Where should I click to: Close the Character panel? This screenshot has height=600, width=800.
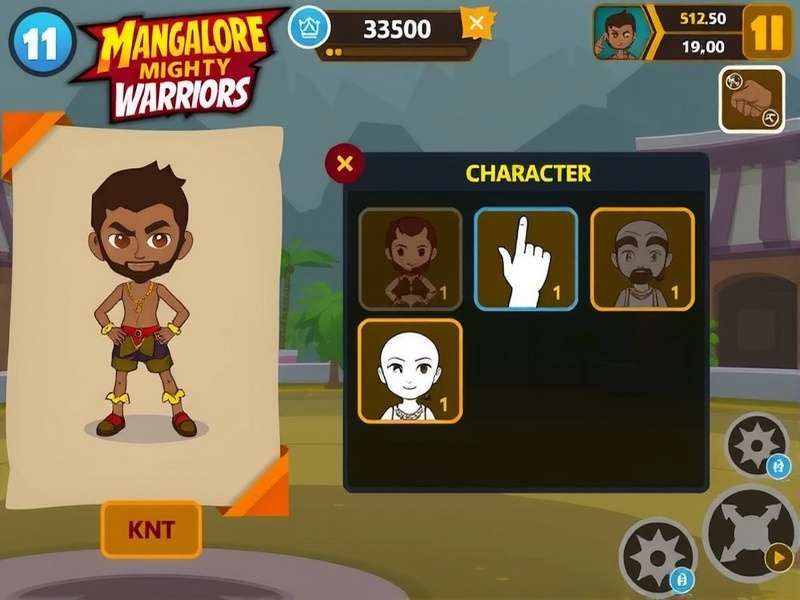[345, 164]
